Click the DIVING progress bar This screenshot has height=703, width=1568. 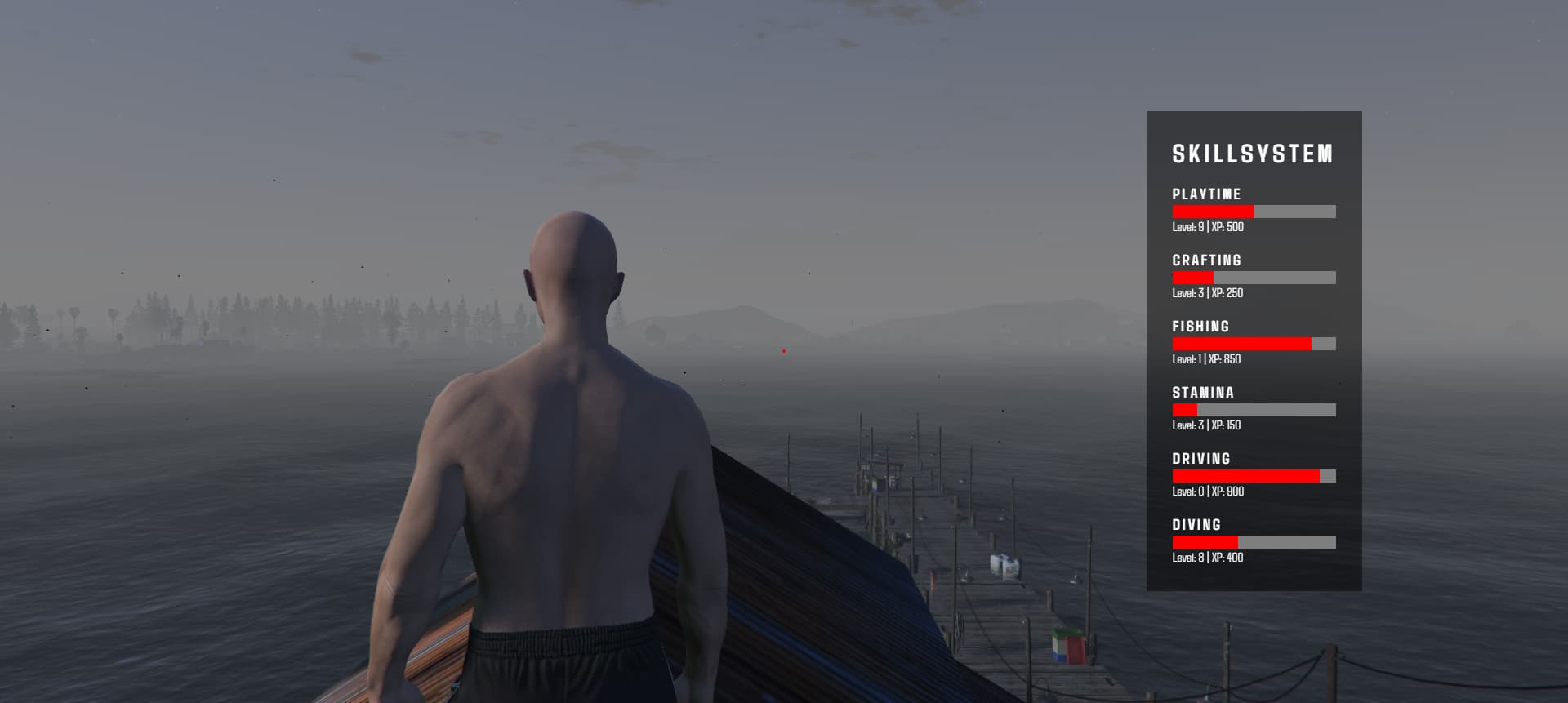coord(1254,541)
